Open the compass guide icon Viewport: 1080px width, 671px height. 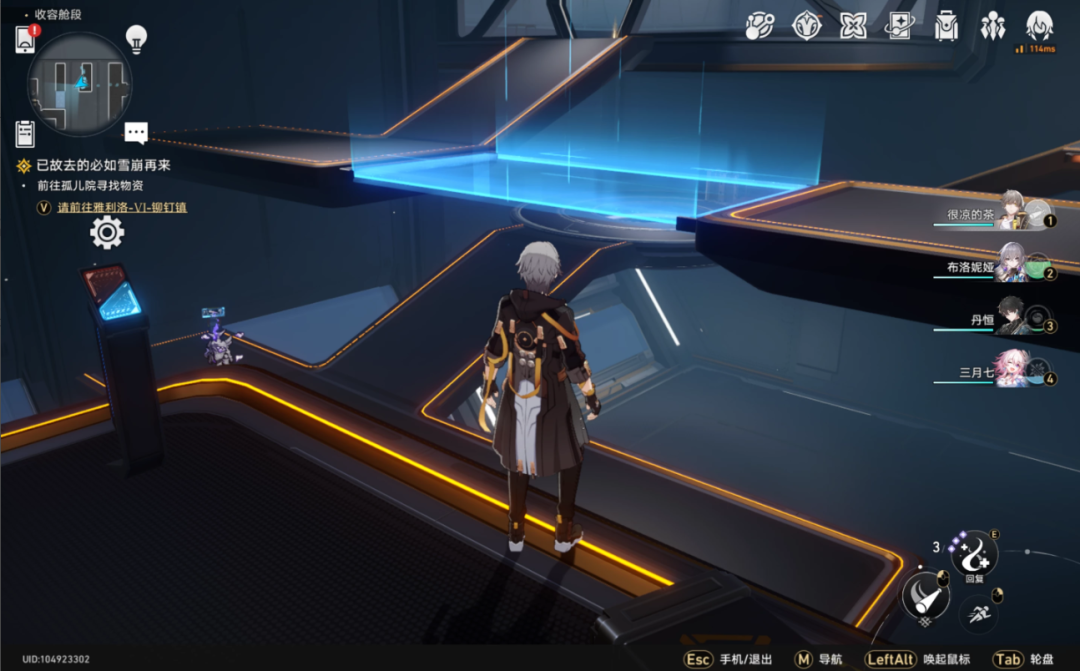[x=807, y=26]
